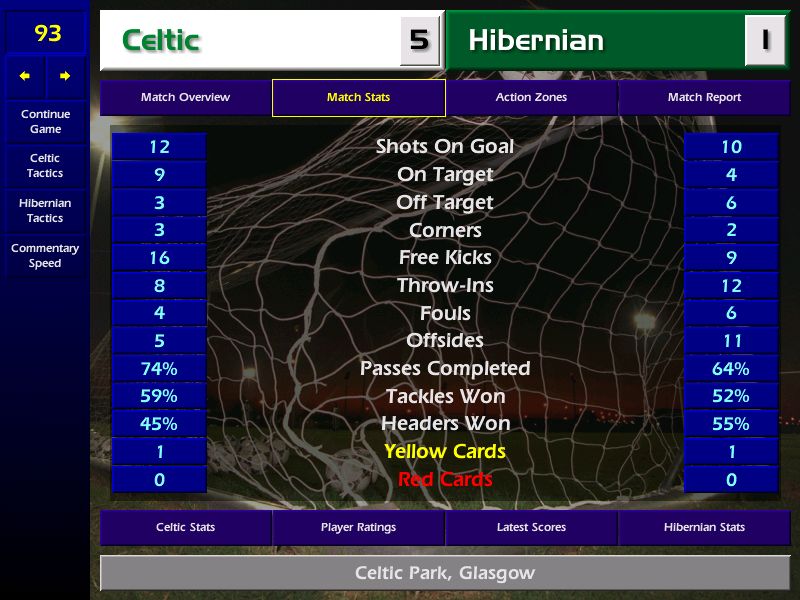Select the Match Stats tab
This screenshot has height=600, width=800.
point(358,98)
